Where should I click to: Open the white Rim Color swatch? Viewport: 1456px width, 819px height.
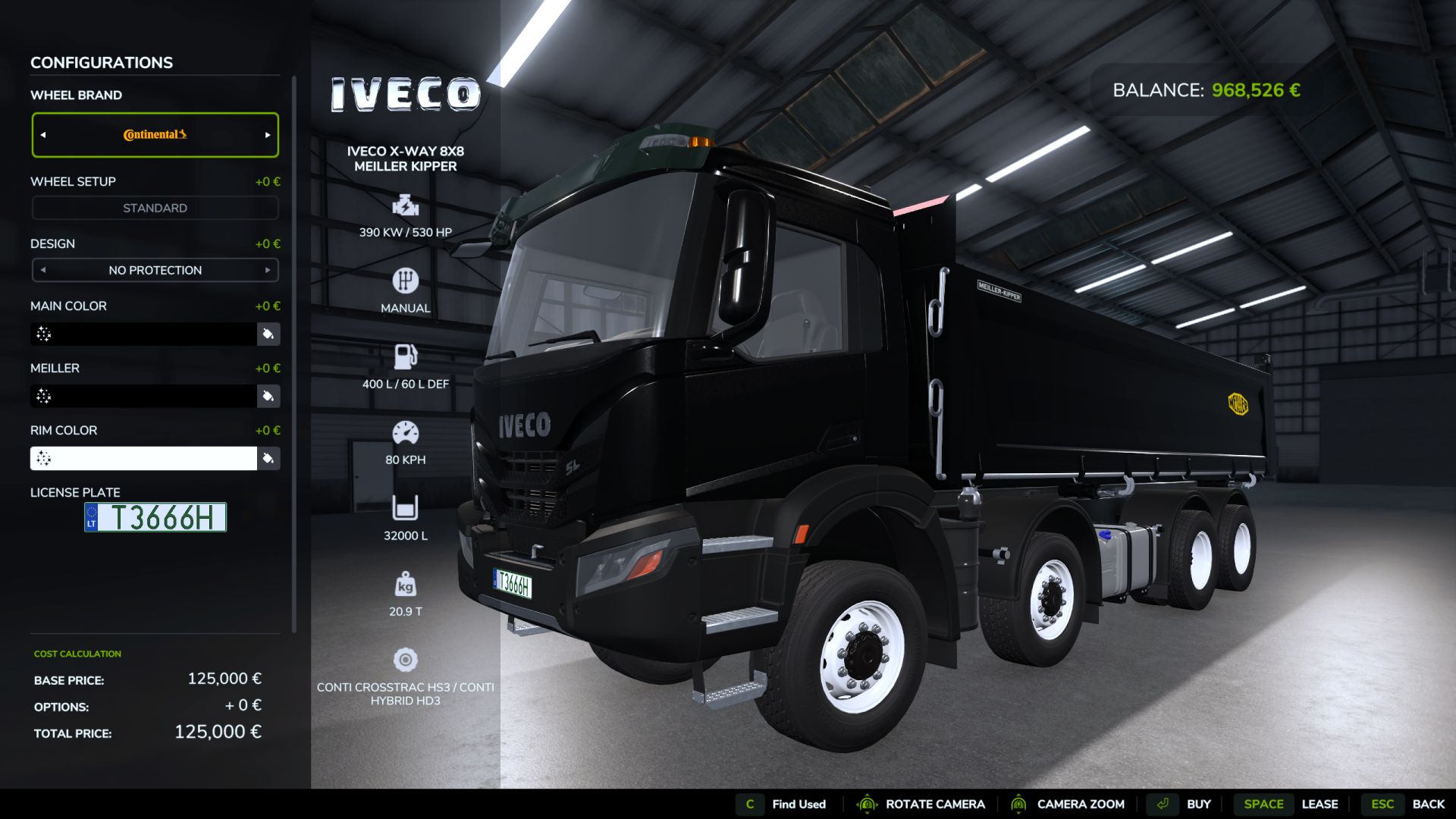pos(143,458)
